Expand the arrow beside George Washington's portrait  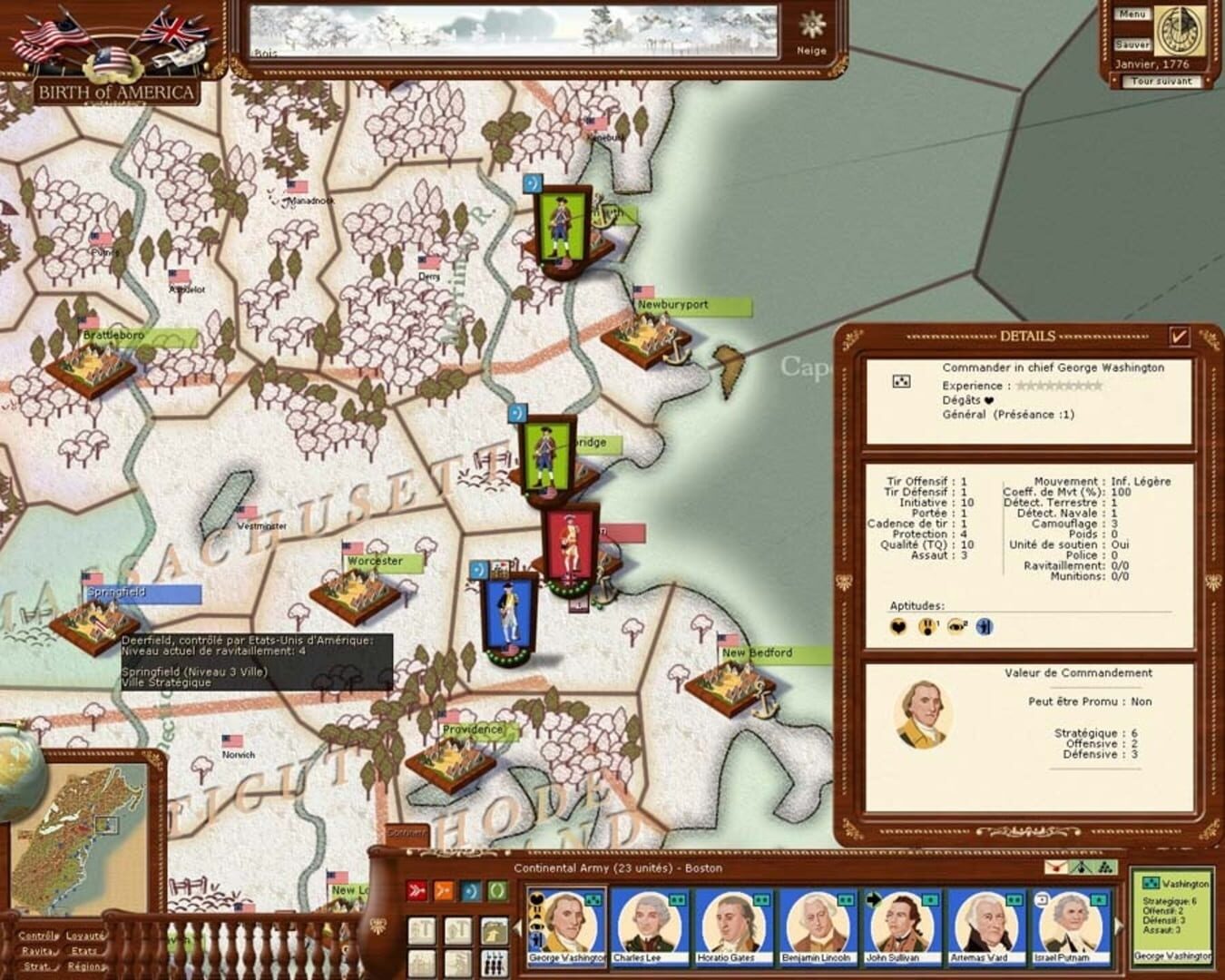tap(518, 928)
